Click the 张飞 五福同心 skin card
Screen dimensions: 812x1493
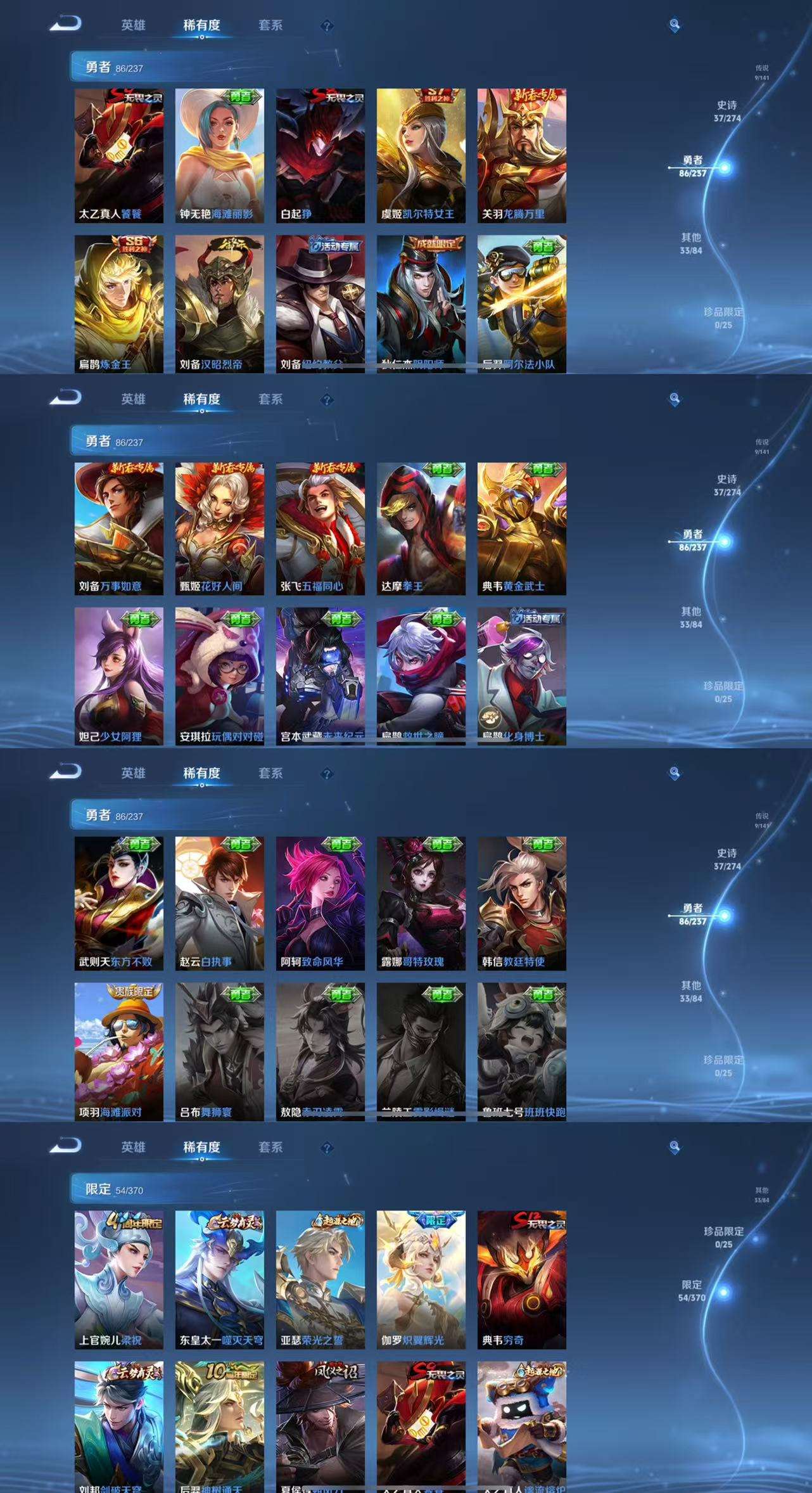click(x=320, y=529)
